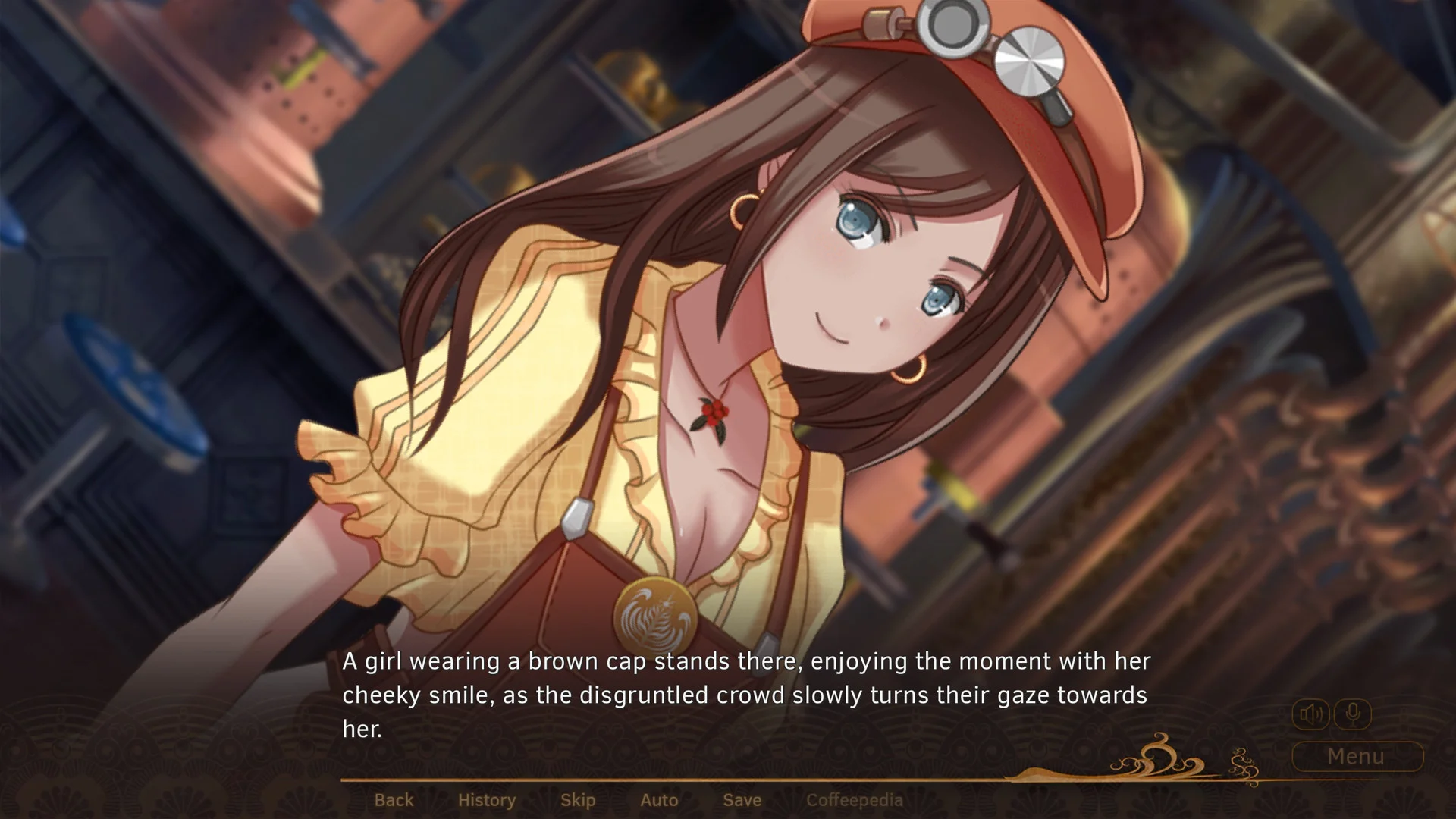The image size is (1456, 819).
Task: Open the Coffeepedia
Action: 855,799
